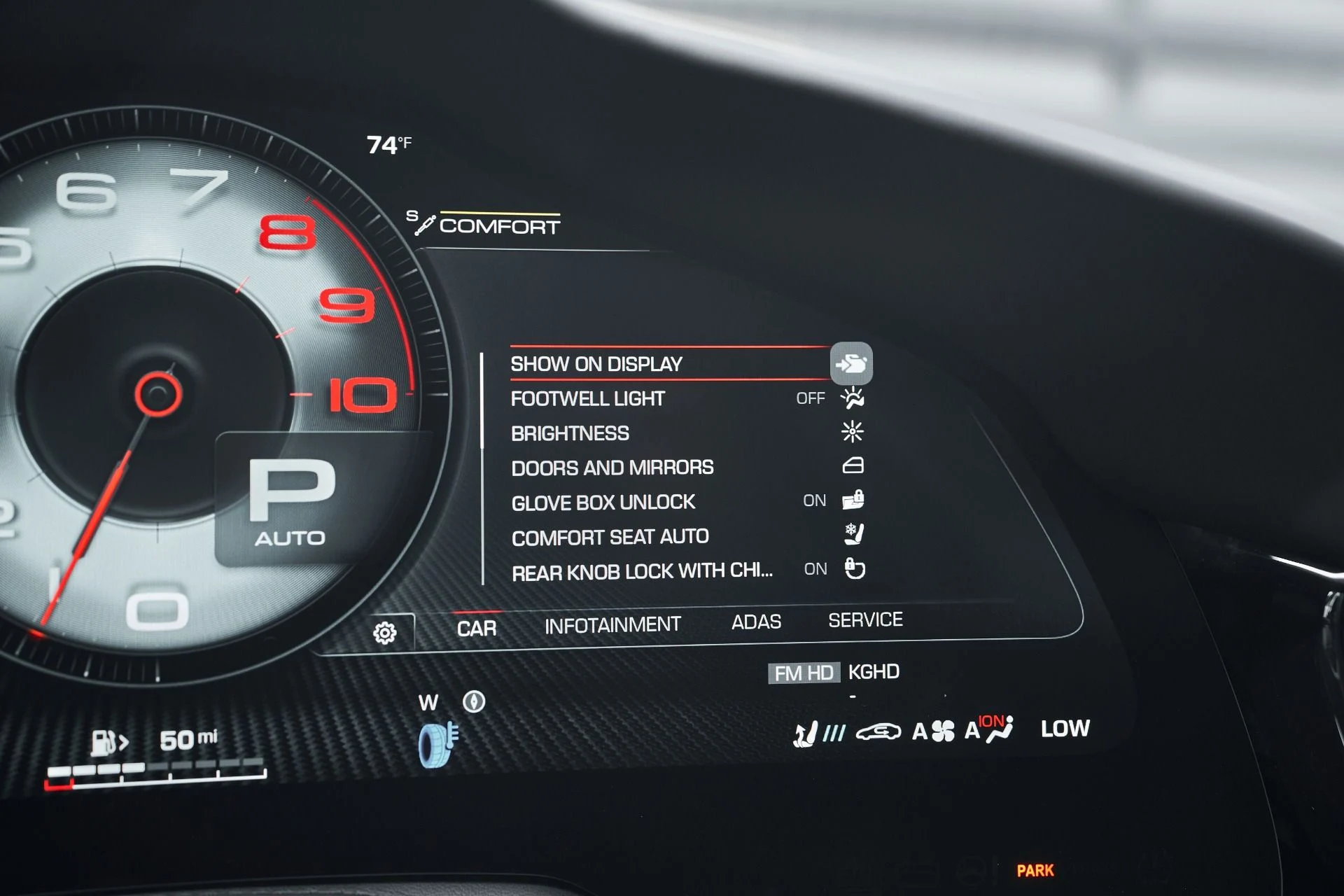Open the Brightness setting

pos(570,433)
